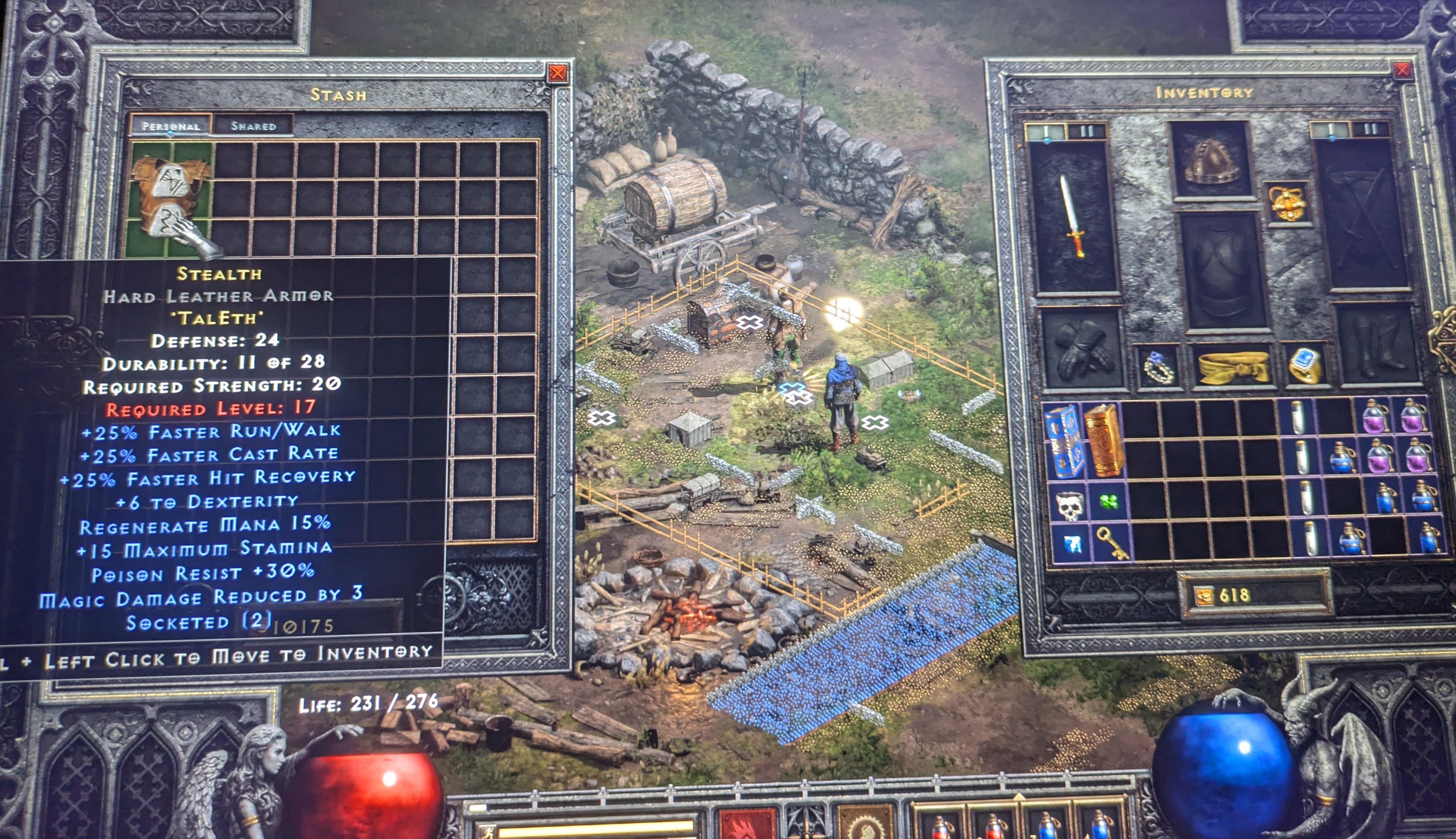Screen dimensions: 1456x839
Task: Open the gold drop button showing 618
Action: click(x=1204, y=596)
